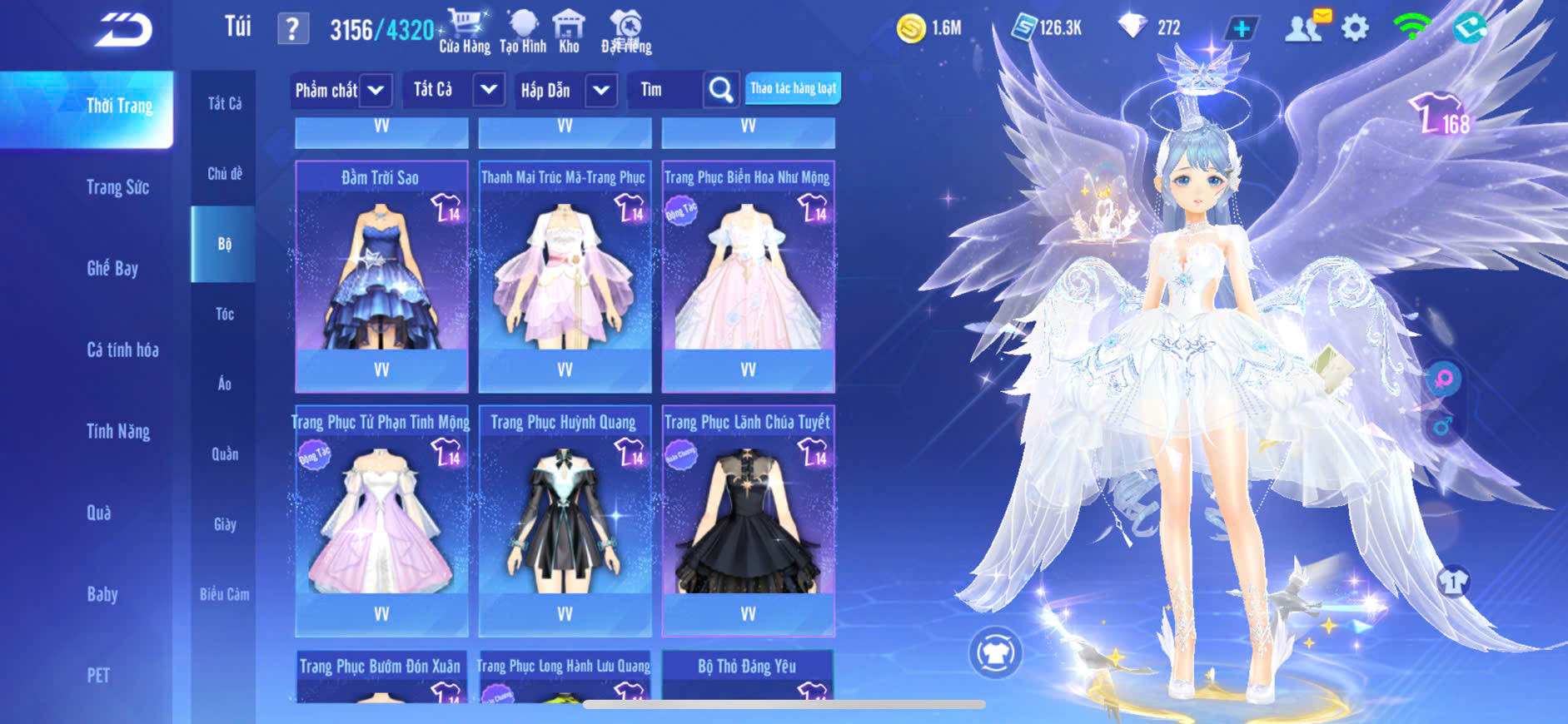Expand the Phẩm chất quality dropdown

pos(376,90)
